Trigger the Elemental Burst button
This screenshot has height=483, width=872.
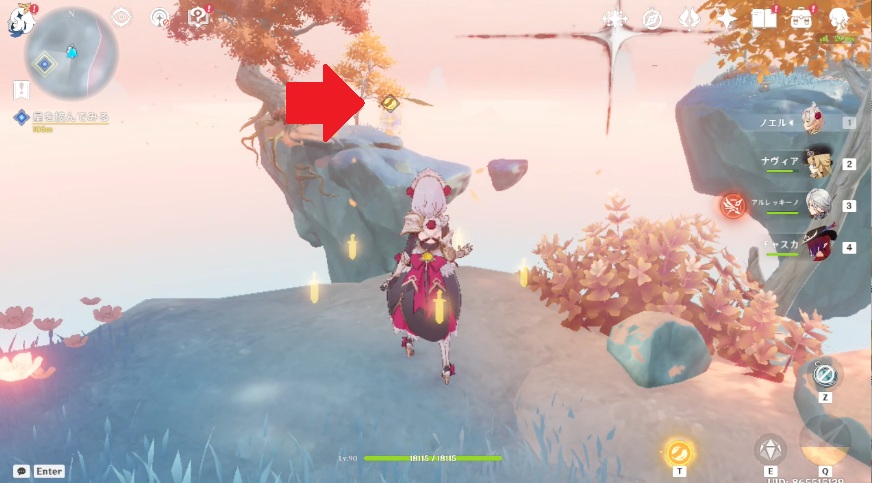pyautogui.click(x=825, y=440)
